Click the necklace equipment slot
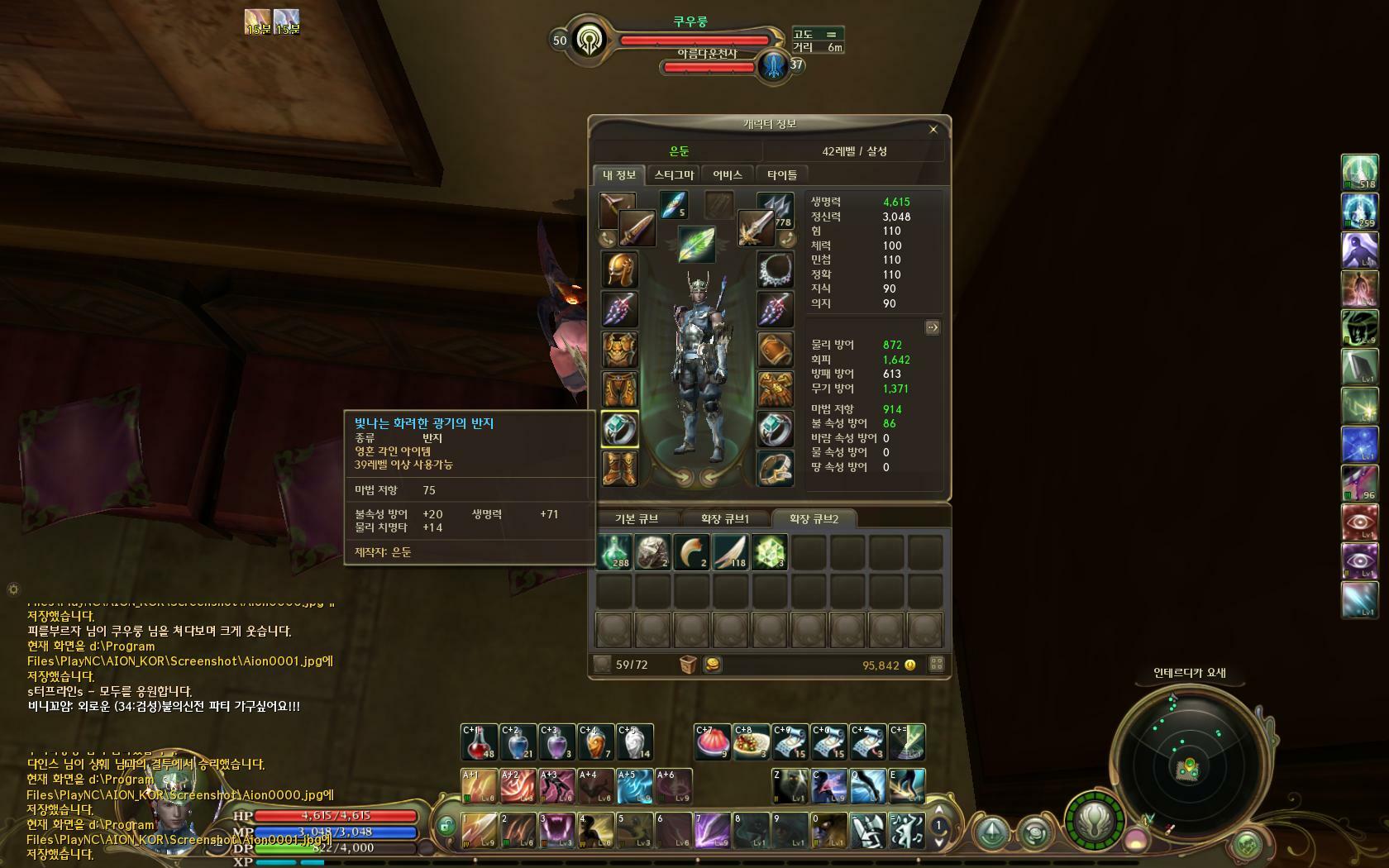1389x868 pixels. 776,269
